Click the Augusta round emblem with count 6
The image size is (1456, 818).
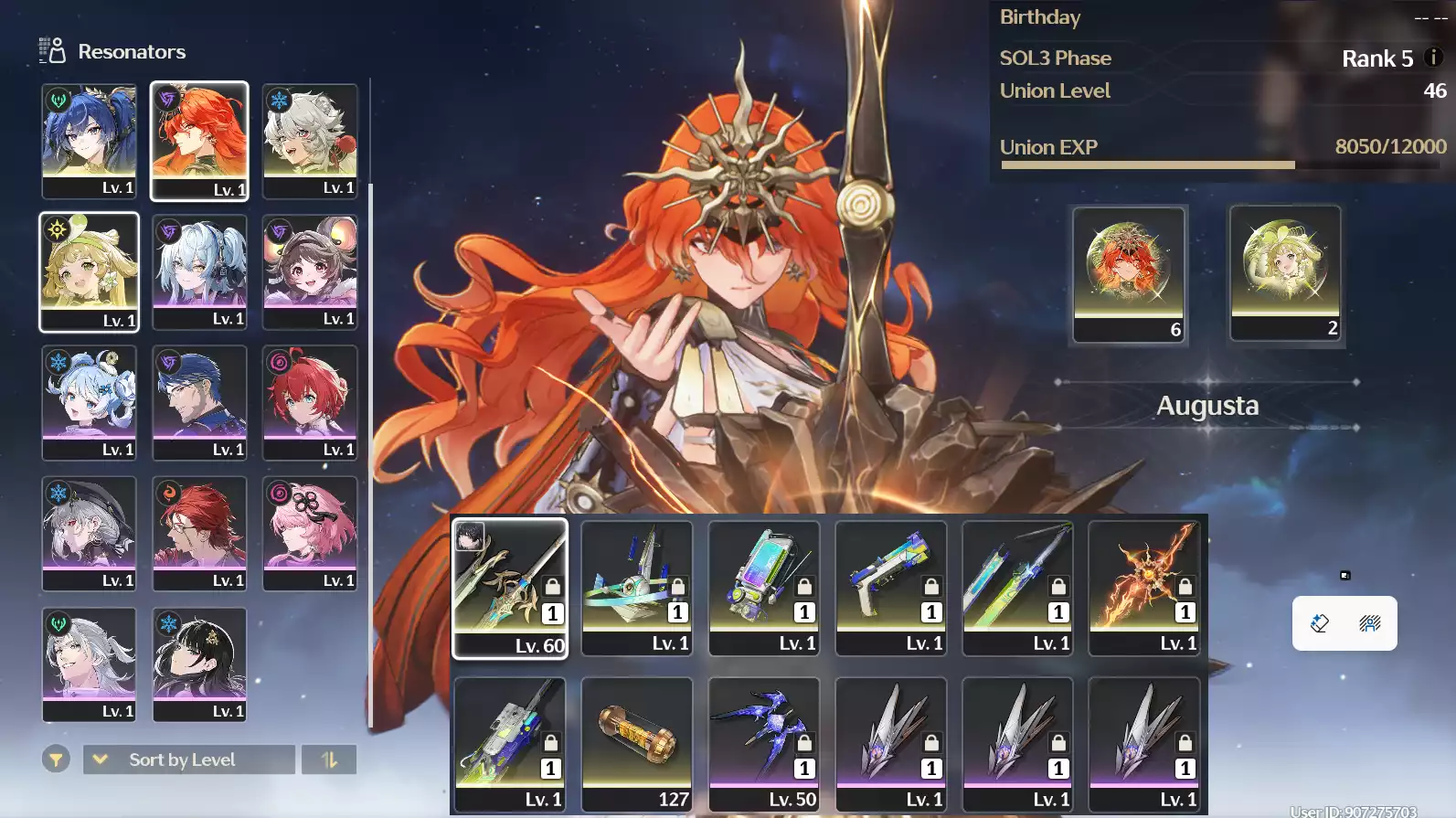click(x=1129, y=273)
